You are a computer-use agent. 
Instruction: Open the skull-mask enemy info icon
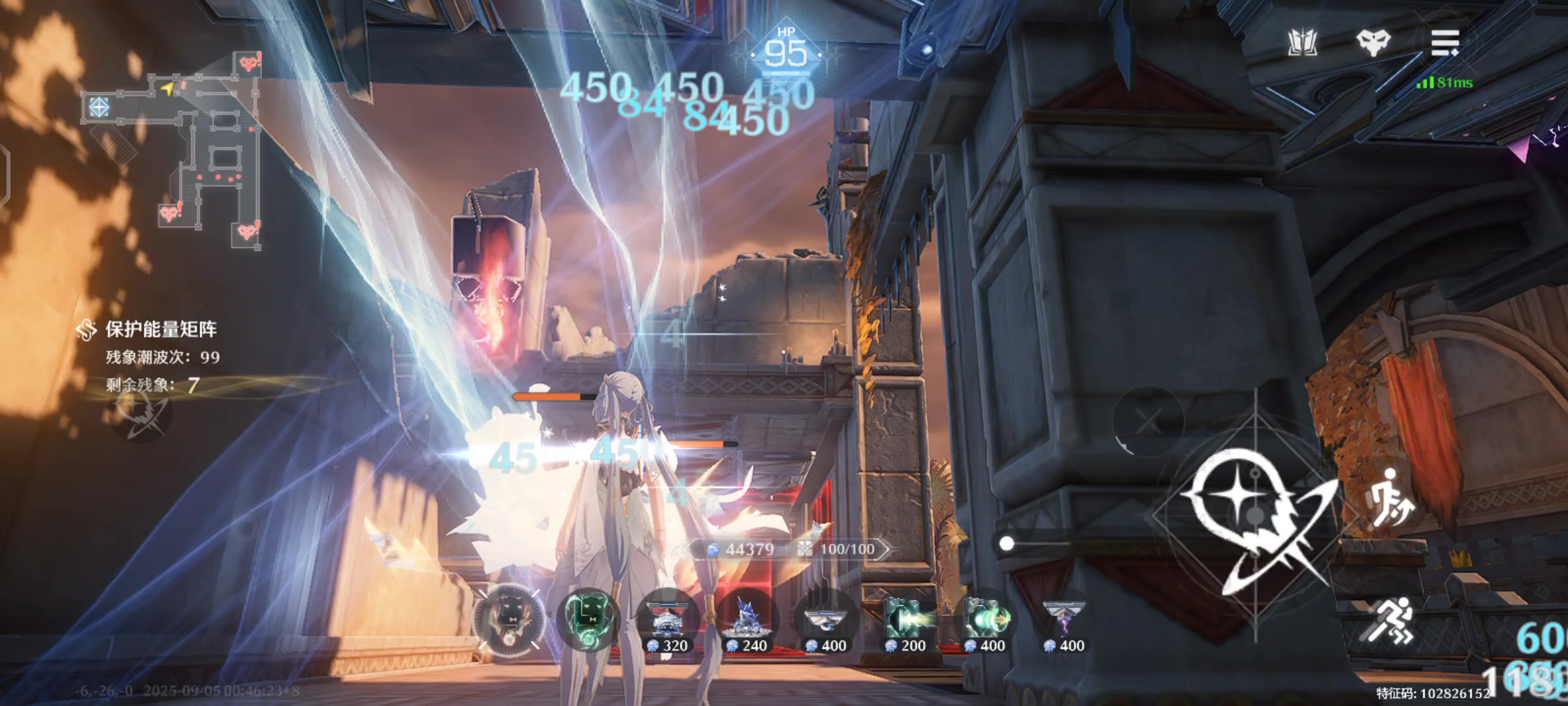click(1373, 43)
